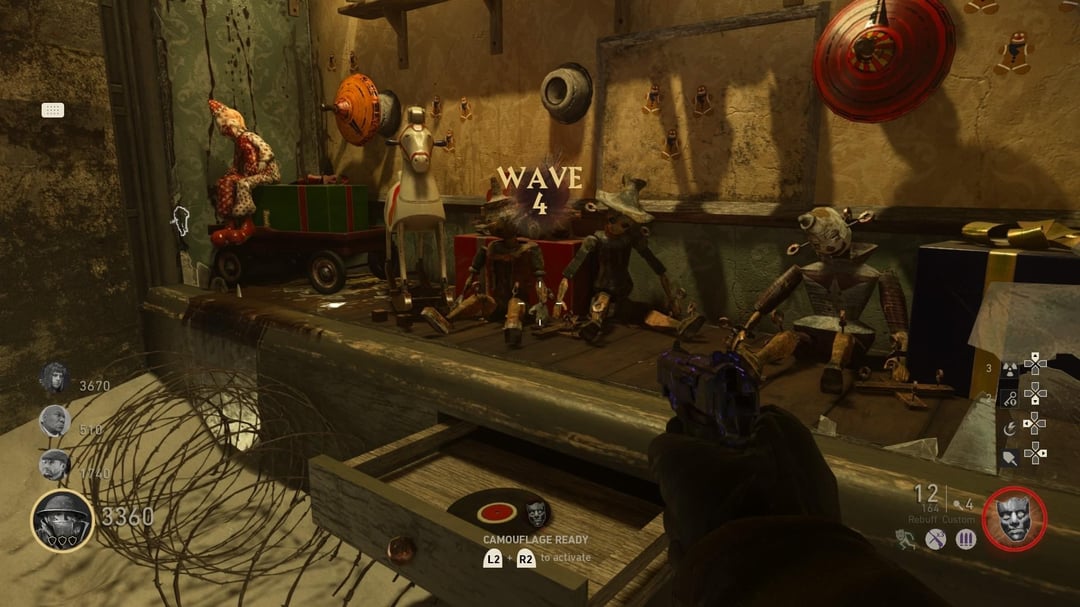This screenshot has height=607, width=1080.
Task: Select the radiation symbol consumable
Action: tap(1008, 368)
